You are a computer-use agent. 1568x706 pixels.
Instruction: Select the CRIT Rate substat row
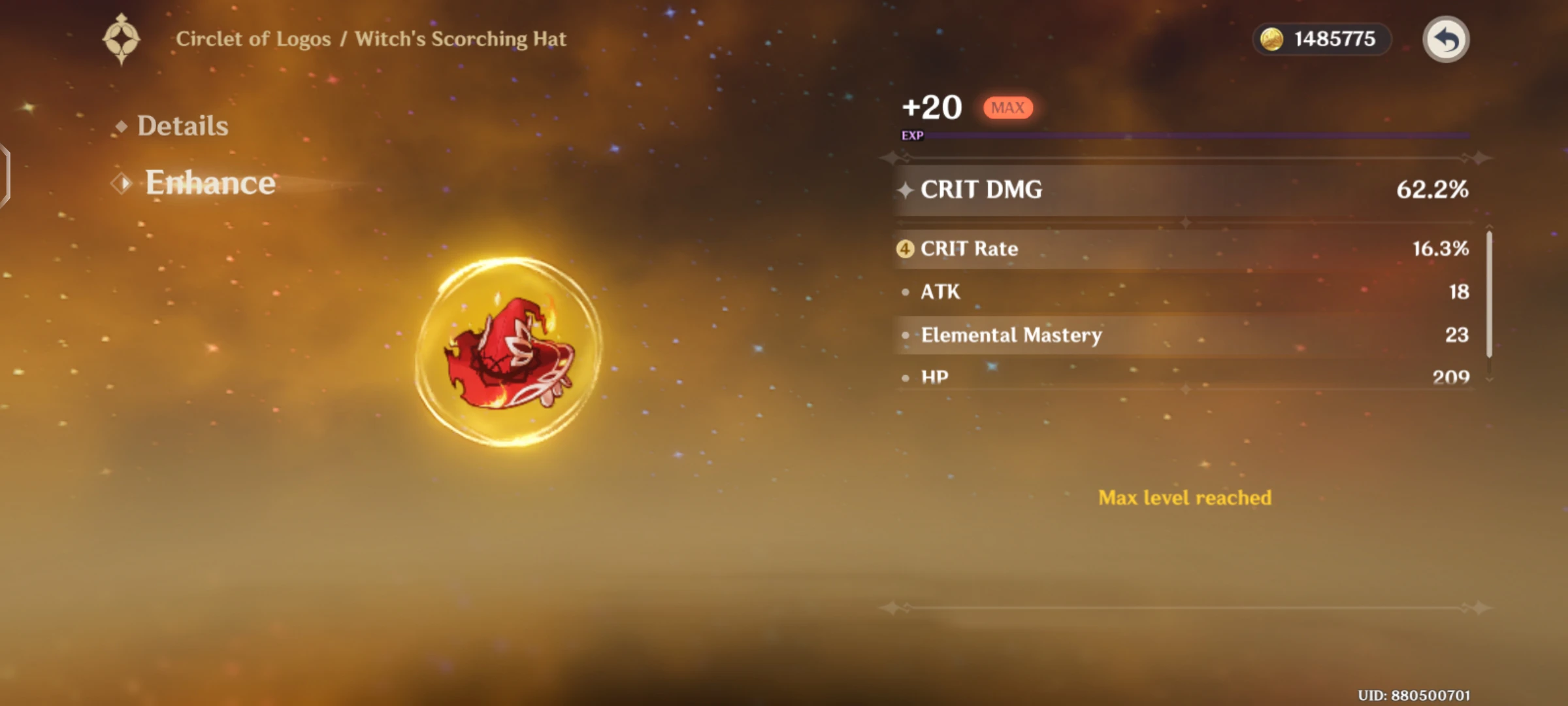(1176, 248)
